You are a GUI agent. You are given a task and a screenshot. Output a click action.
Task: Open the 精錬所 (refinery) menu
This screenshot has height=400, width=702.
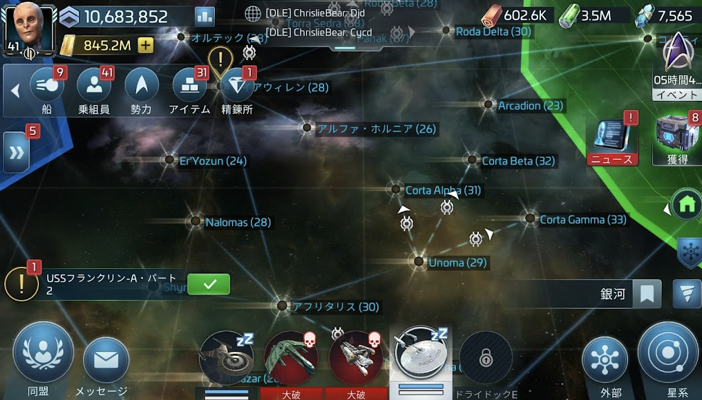point(237,90)
